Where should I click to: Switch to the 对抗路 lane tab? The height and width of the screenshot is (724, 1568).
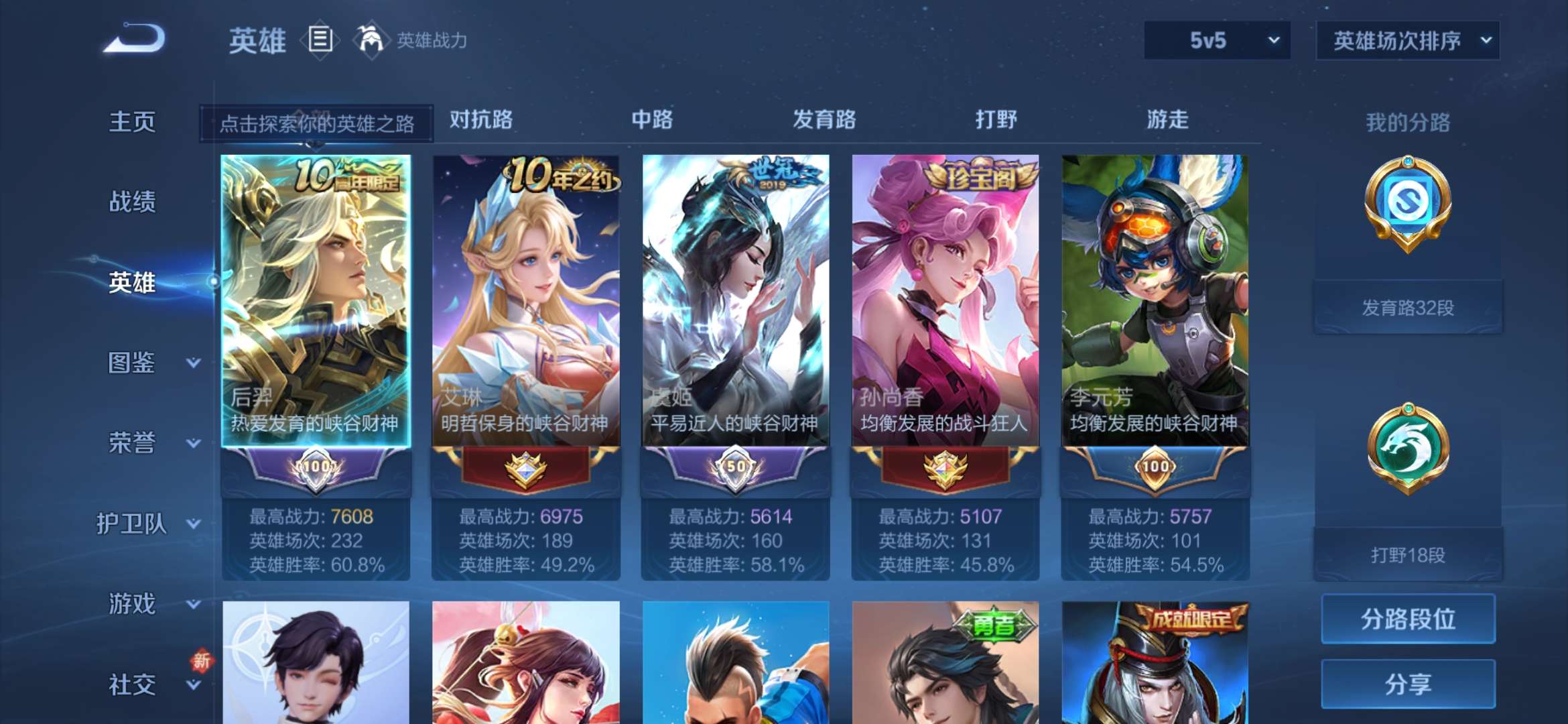(480, 119)
